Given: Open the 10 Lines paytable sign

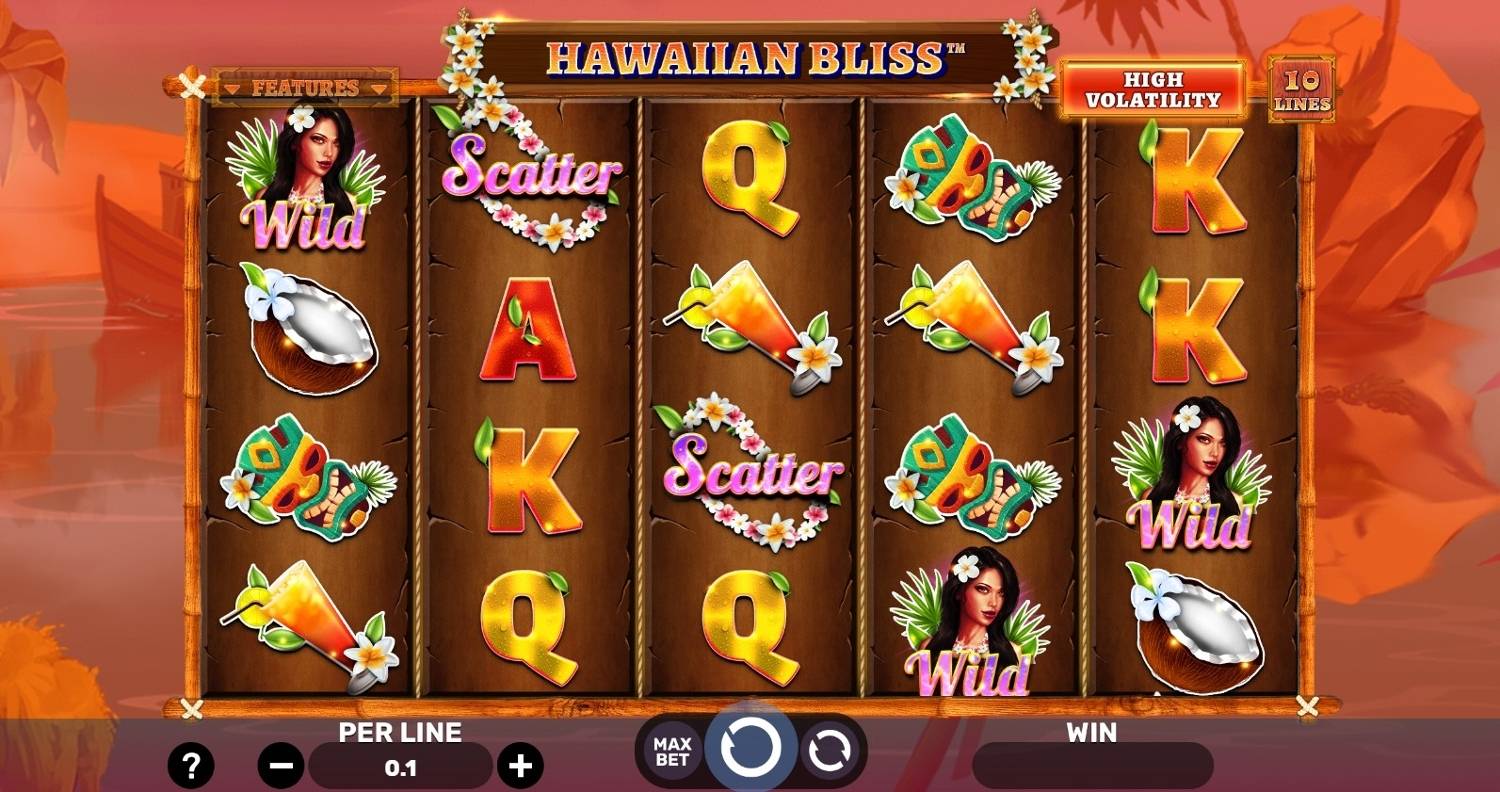Looking at the screenshot, I should 1301,90.
